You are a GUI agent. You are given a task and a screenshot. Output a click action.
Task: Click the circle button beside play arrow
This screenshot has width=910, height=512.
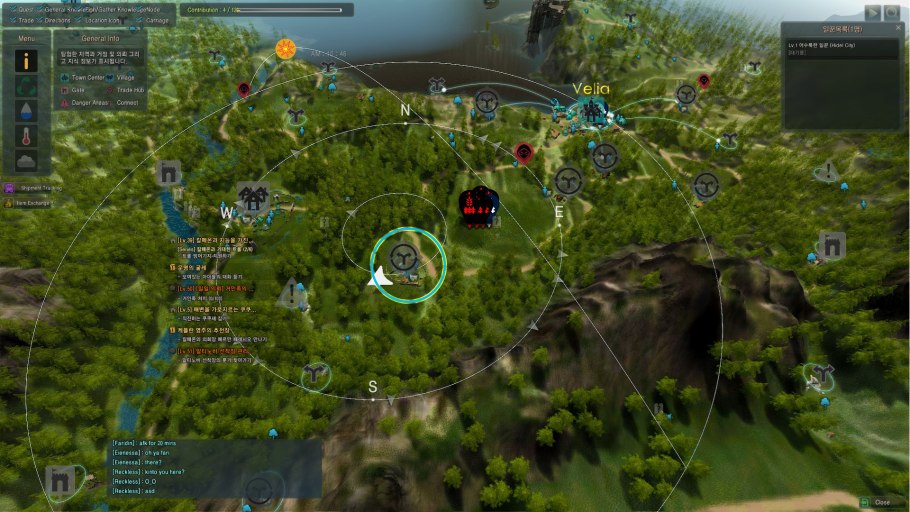point(892,12)
